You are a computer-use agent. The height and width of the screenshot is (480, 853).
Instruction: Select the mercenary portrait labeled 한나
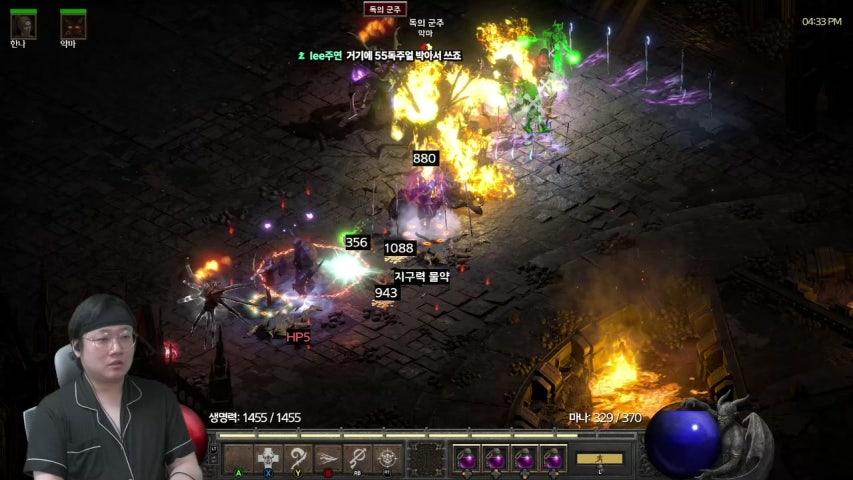pos(23,24)
